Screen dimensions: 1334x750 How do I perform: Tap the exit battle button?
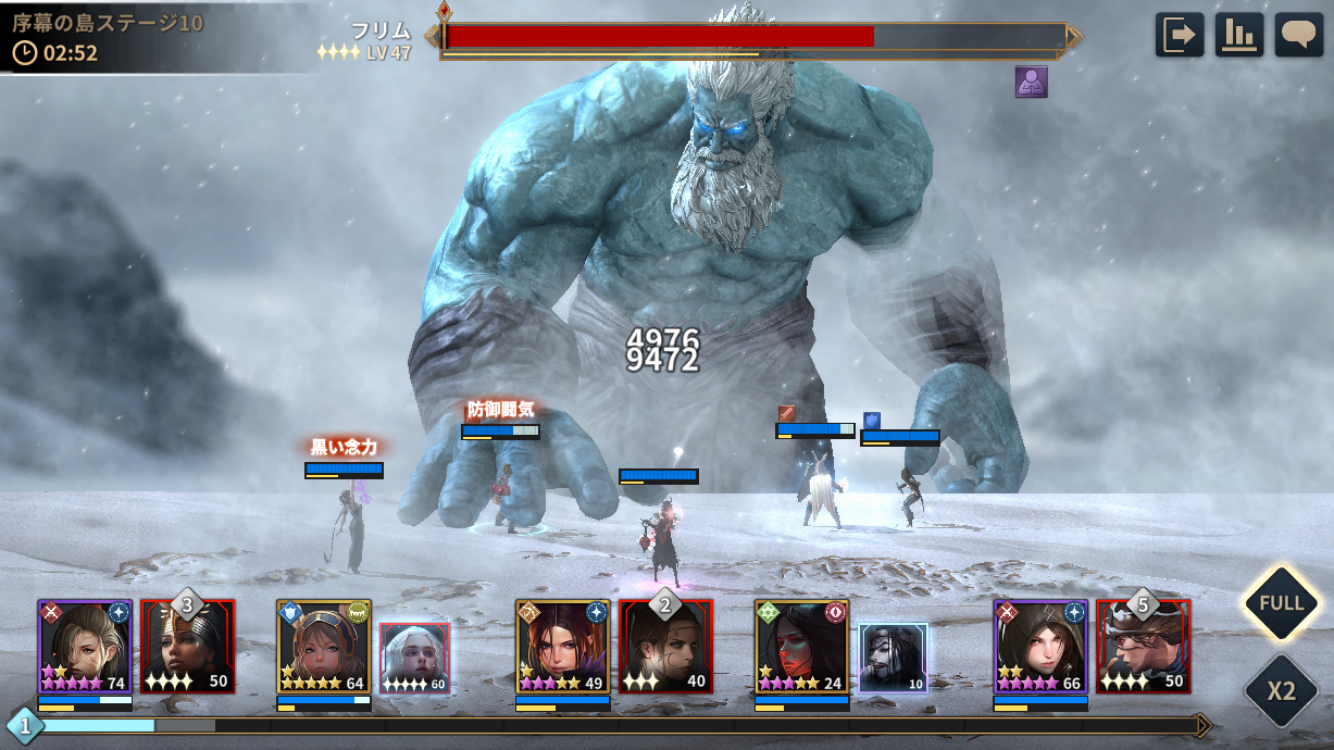pos(1179,35)
